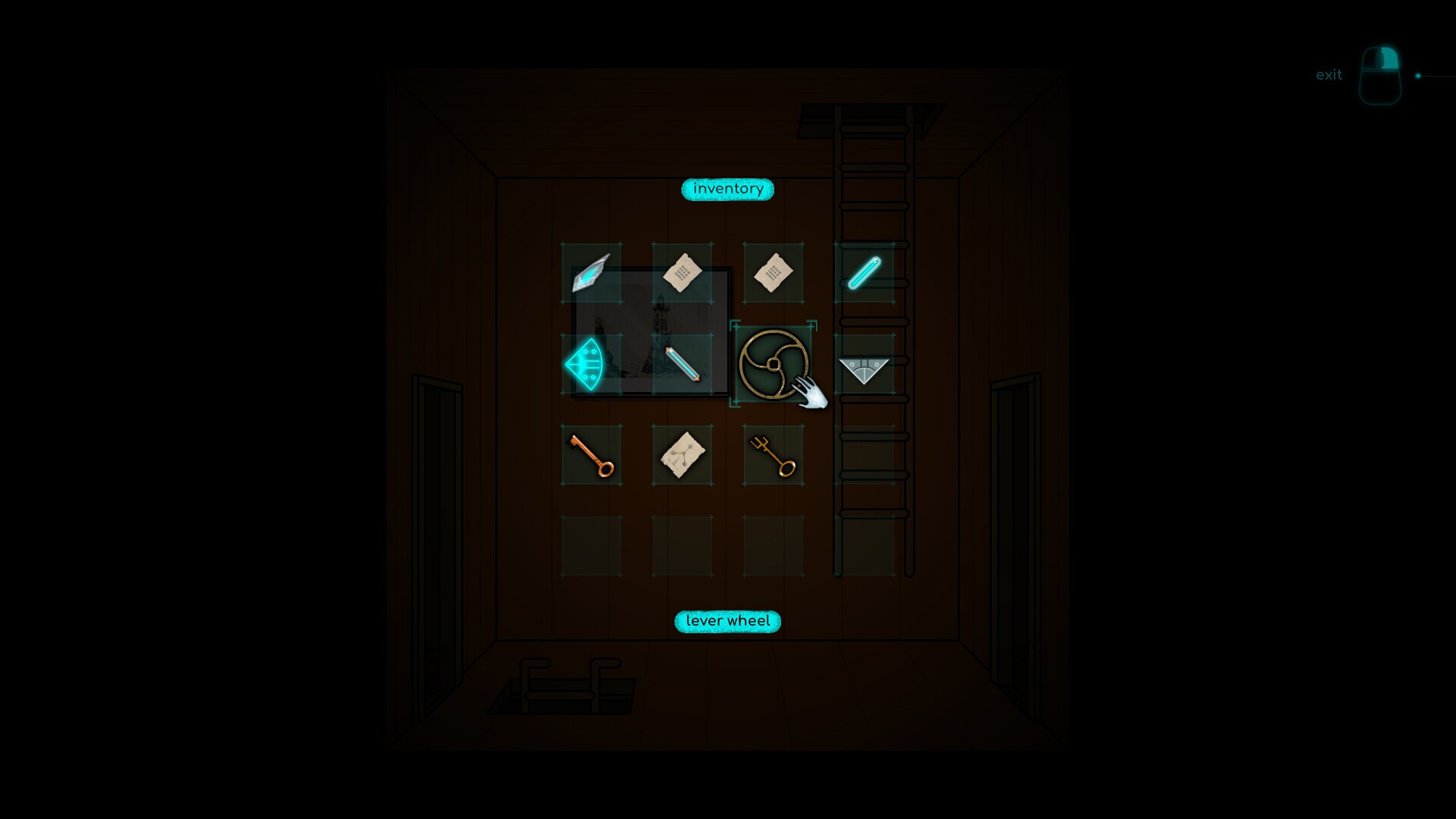Click the inventory header label
This screenshot has height=819, width=1456.
click(x=726, y=189)
